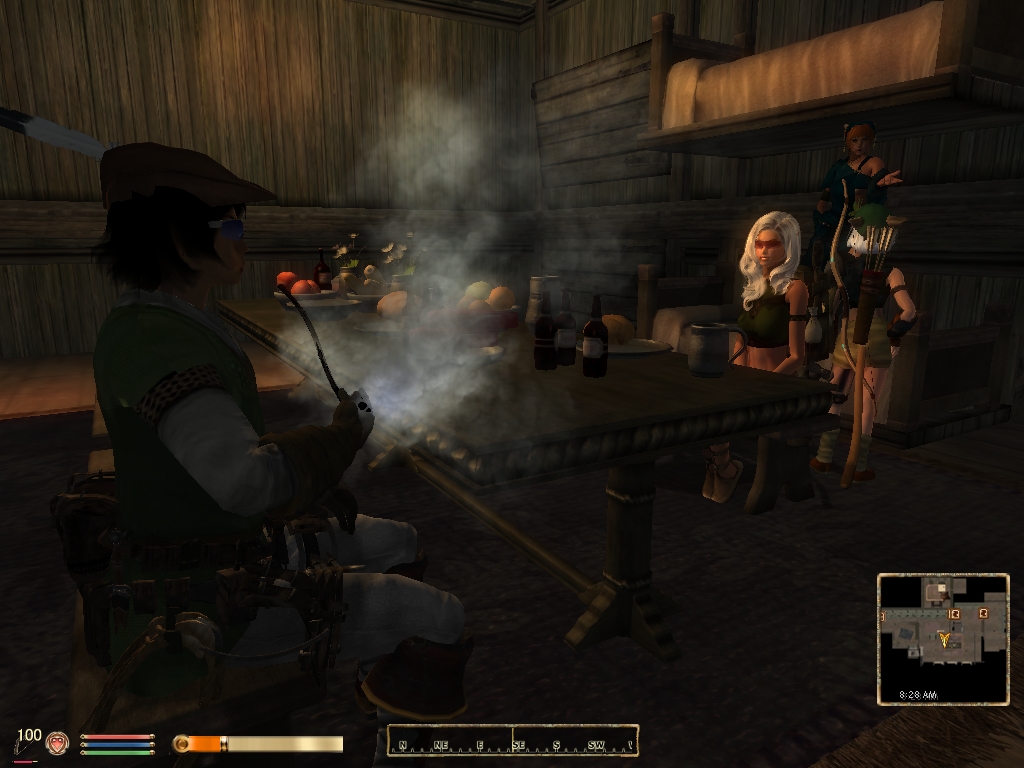Select the heart-shaped active spell icon
Viewport: 1024px width, 768px height.
pos(57,743)
